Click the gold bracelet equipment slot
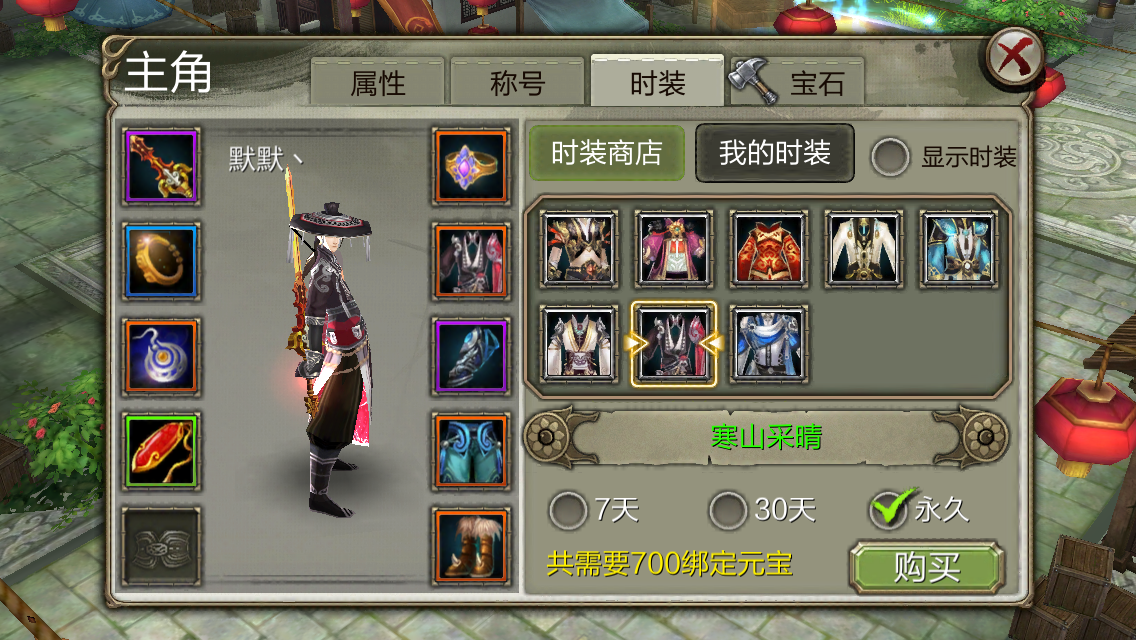 coord(162,262)
